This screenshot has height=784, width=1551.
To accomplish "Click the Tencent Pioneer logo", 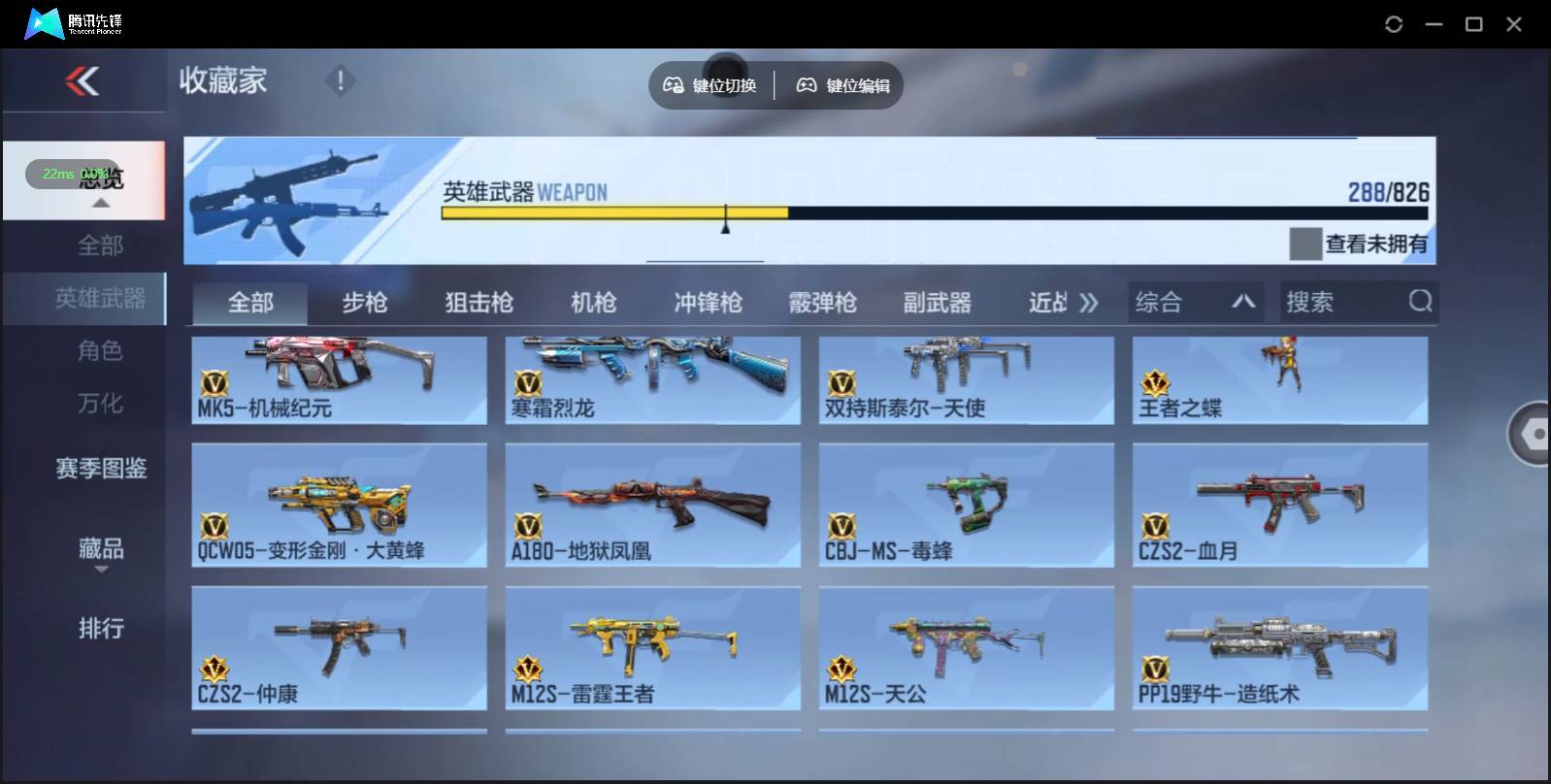I will (x=44, y=23).
